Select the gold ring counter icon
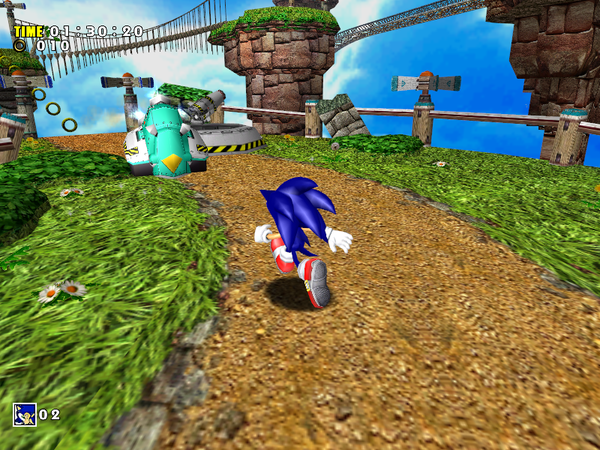Image resolution: width=600 pixels, height=450 pixels. pos(20,46)
